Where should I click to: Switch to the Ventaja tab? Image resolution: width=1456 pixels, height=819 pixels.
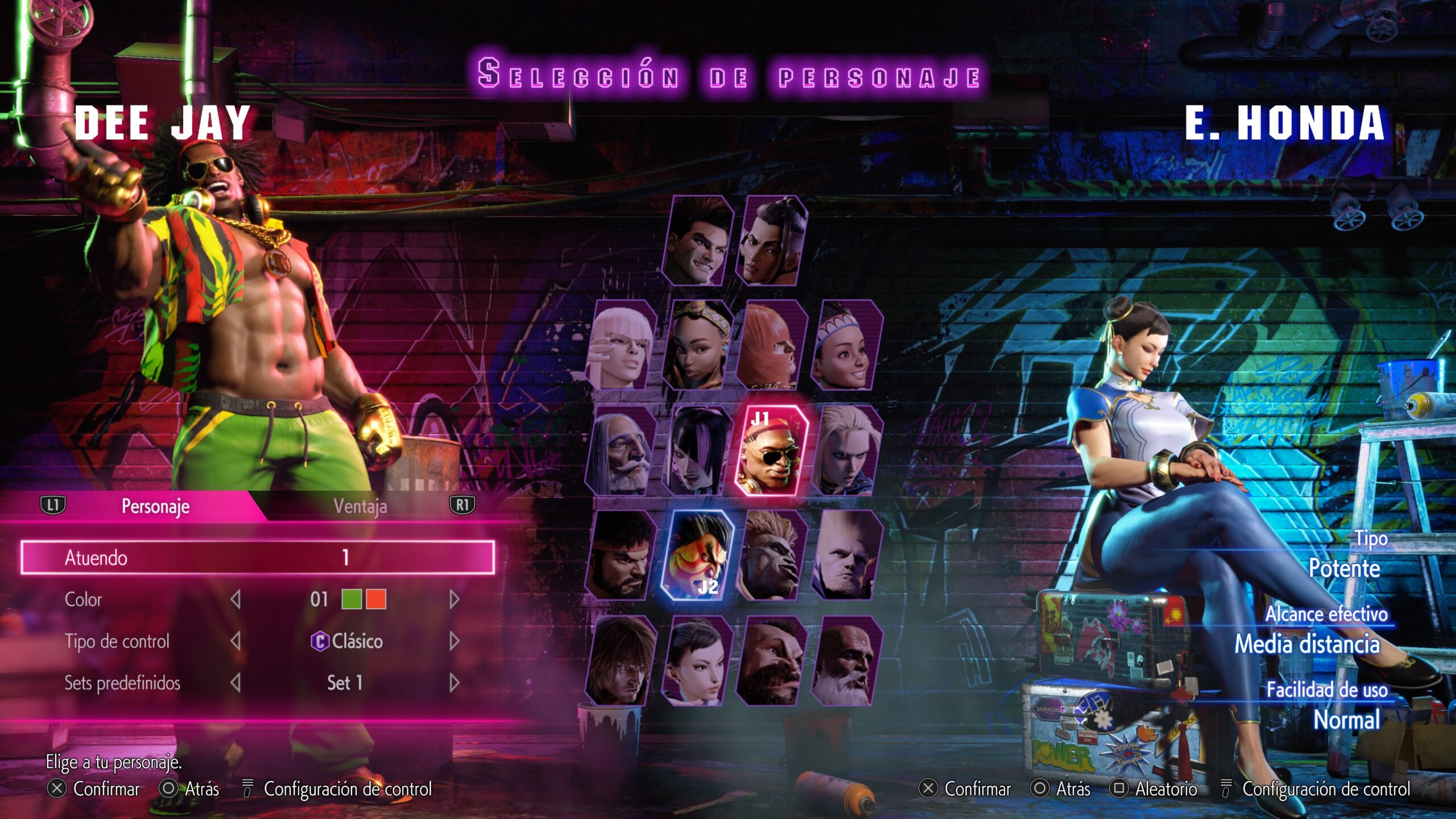point(360,506)
